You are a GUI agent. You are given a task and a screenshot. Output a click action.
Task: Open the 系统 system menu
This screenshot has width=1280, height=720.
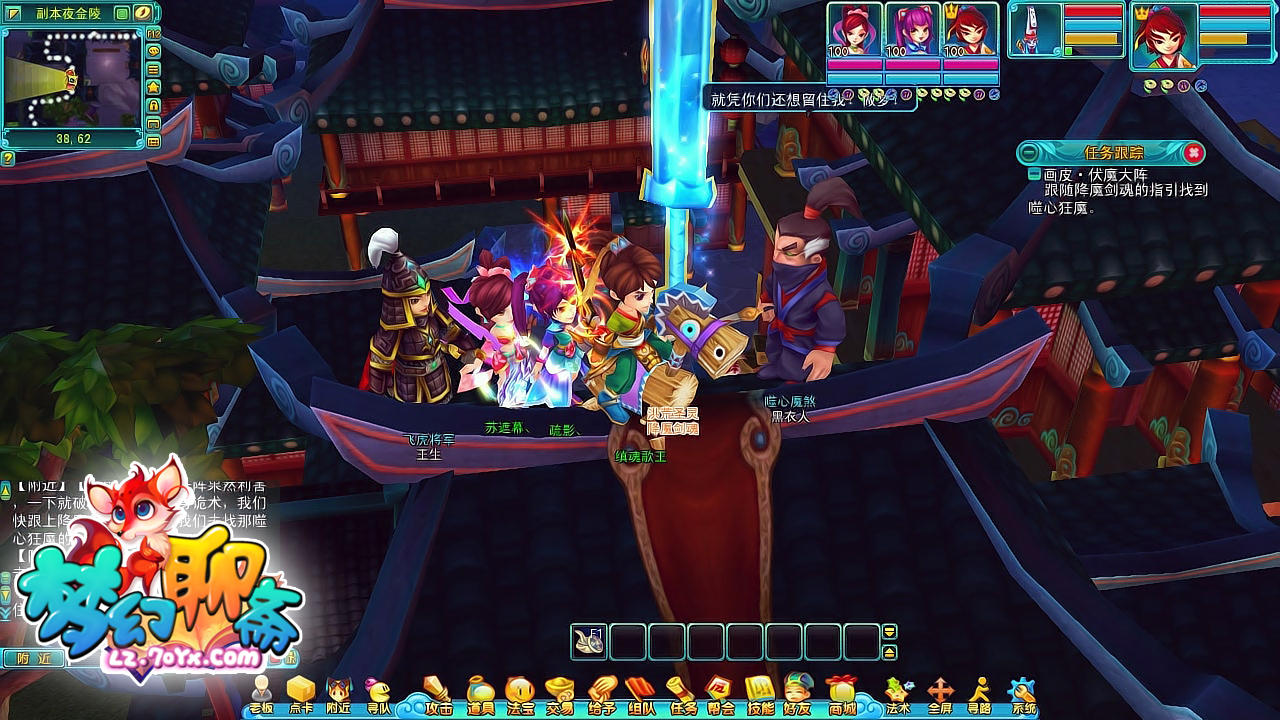[x=1022, y=694]
